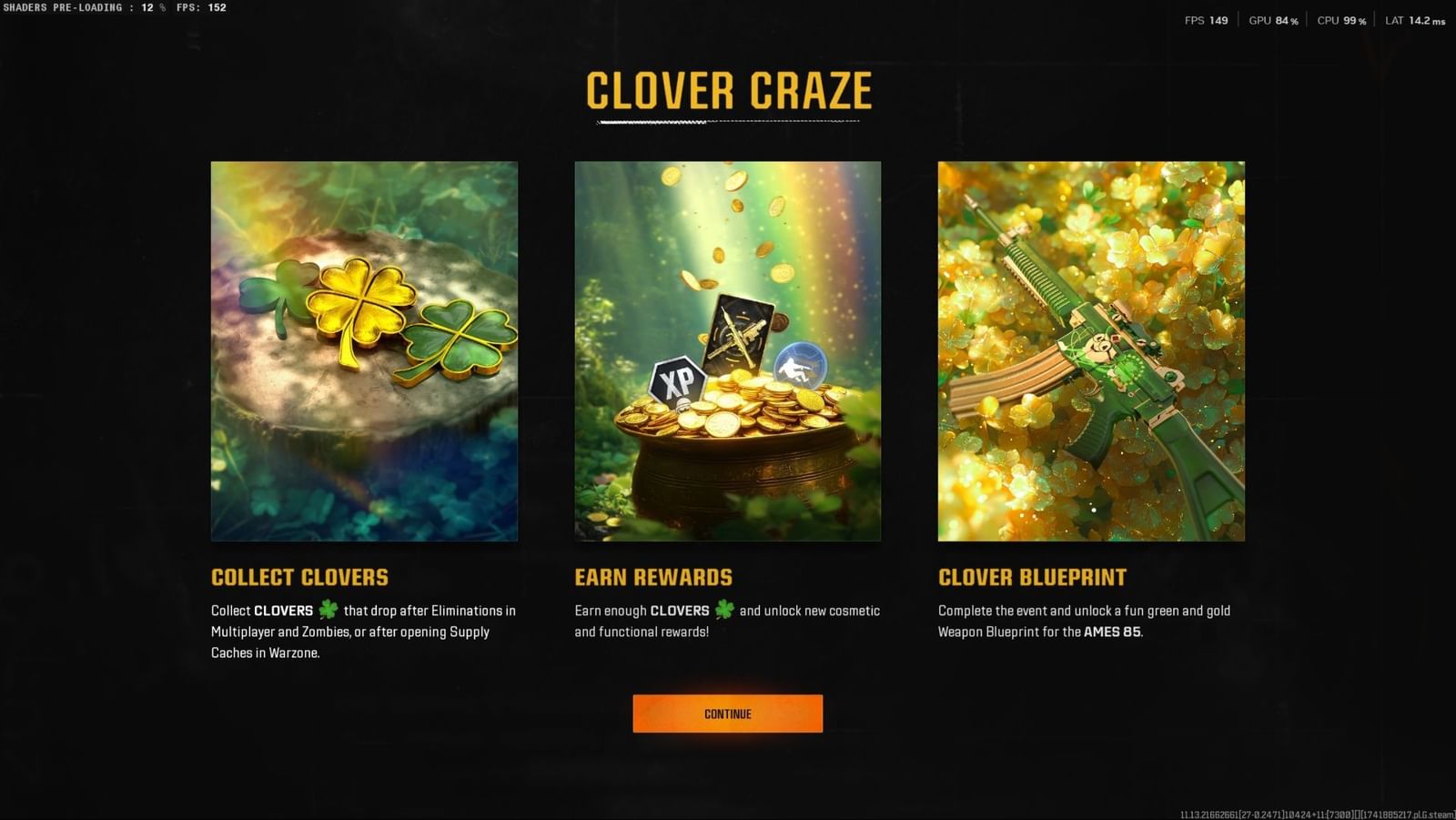Select the Clover Craze title heading

[x=728, y=90]
